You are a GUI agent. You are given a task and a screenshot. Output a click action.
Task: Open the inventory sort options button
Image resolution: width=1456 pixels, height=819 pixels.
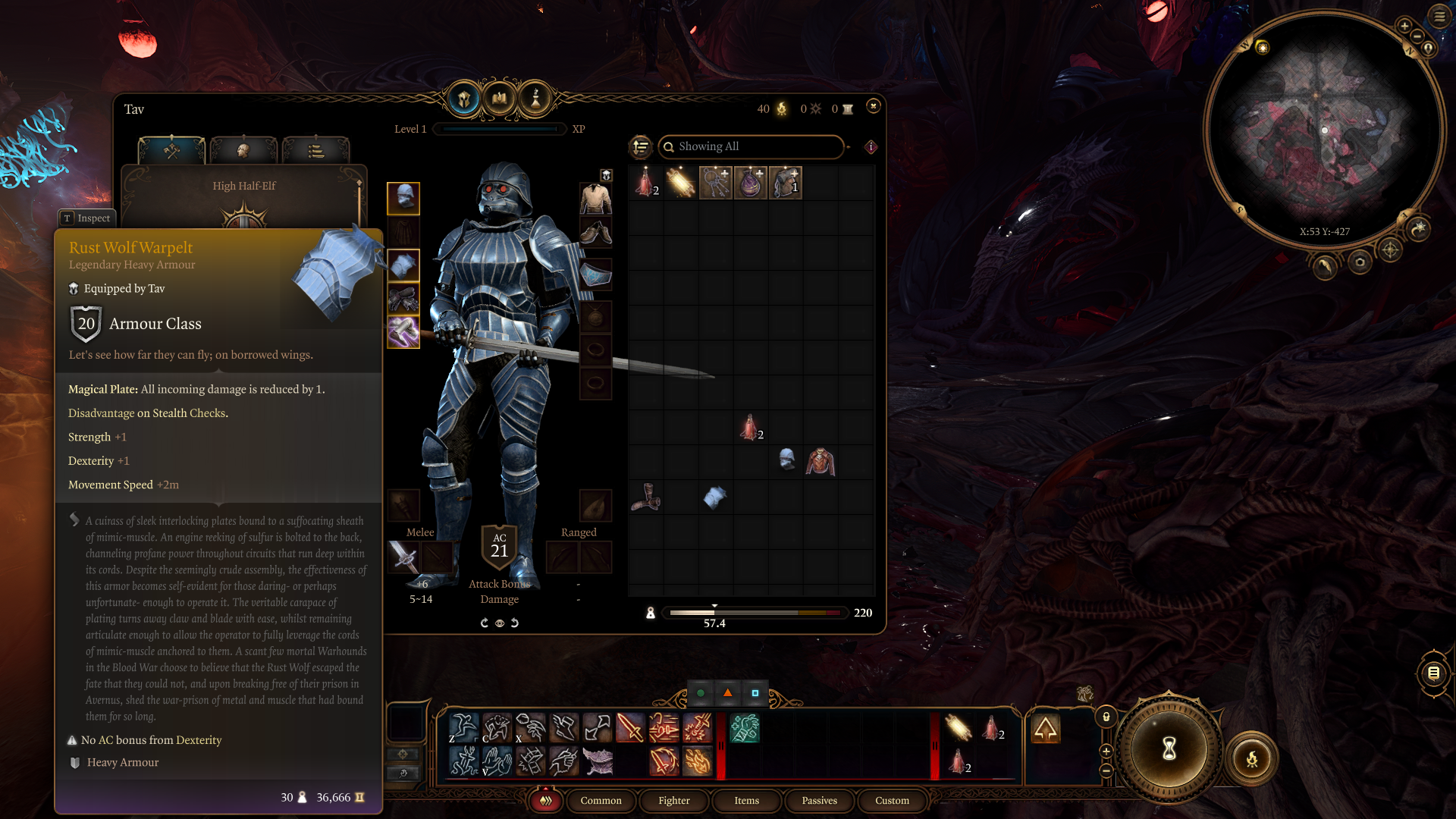tap(641, 146)
